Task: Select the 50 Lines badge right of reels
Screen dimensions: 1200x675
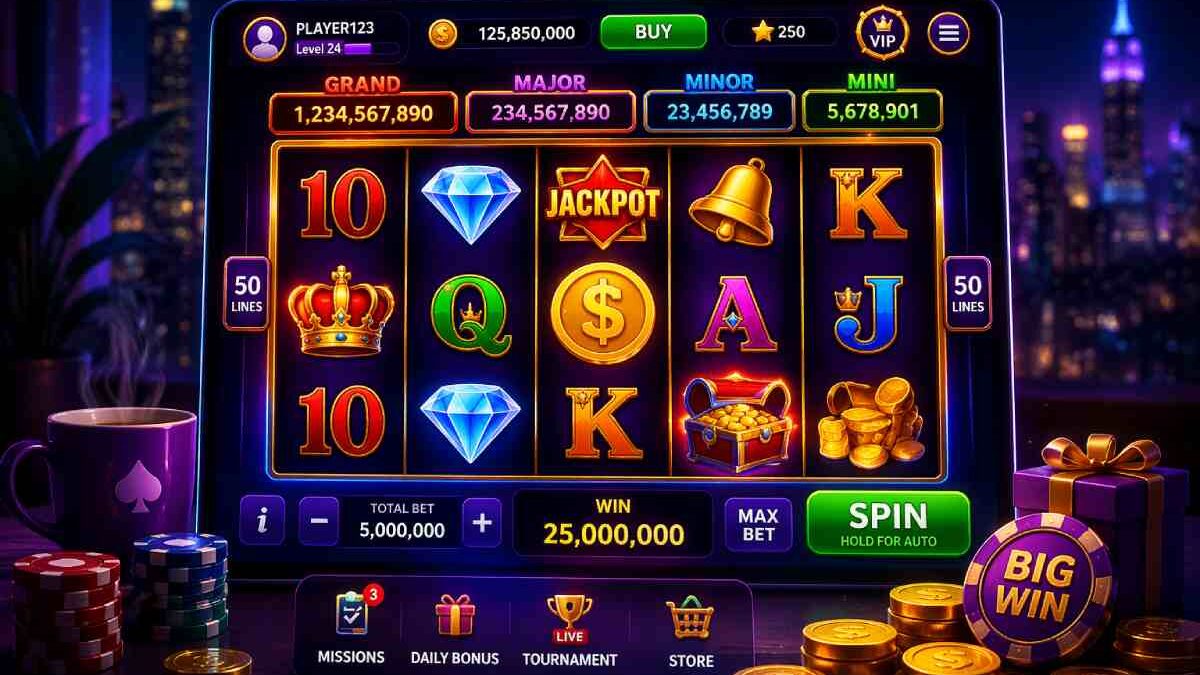Action: [x=967, y=293]
